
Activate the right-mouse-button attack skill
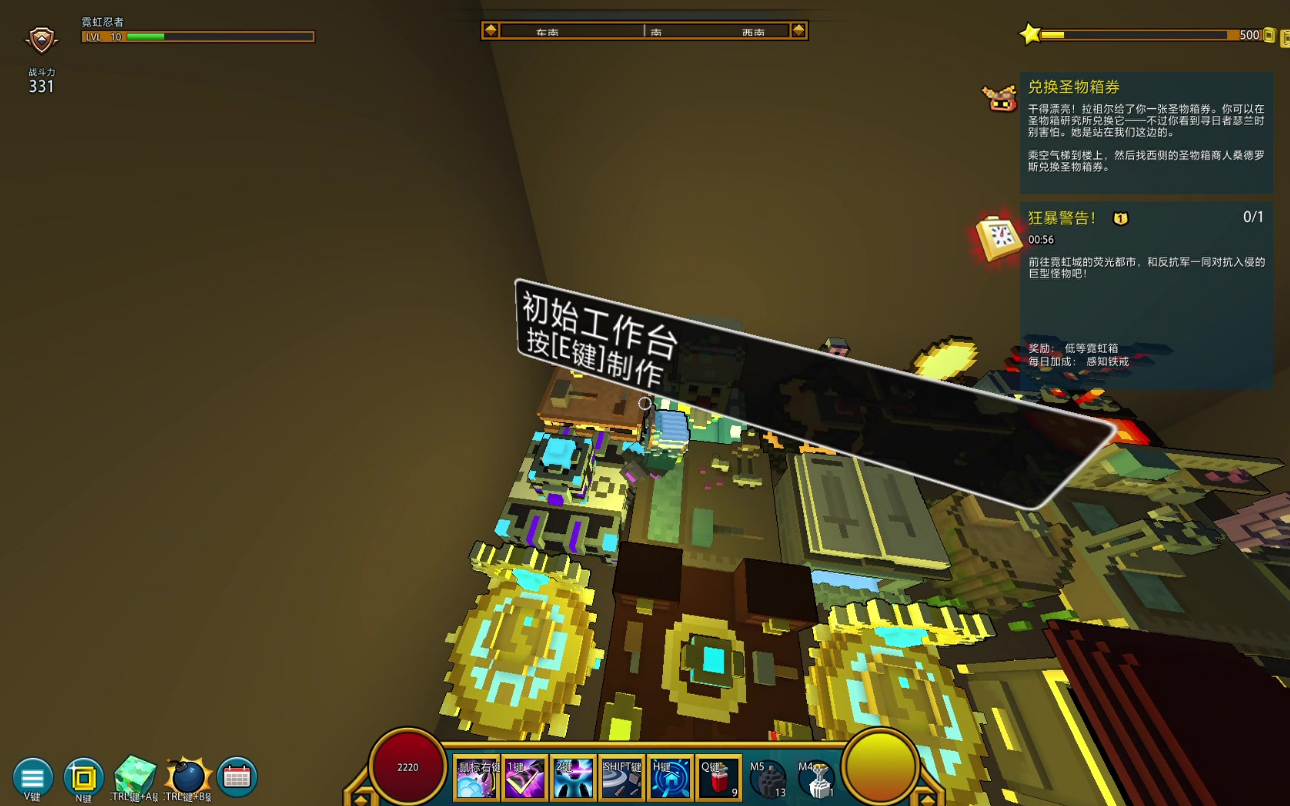coord(476,778)
